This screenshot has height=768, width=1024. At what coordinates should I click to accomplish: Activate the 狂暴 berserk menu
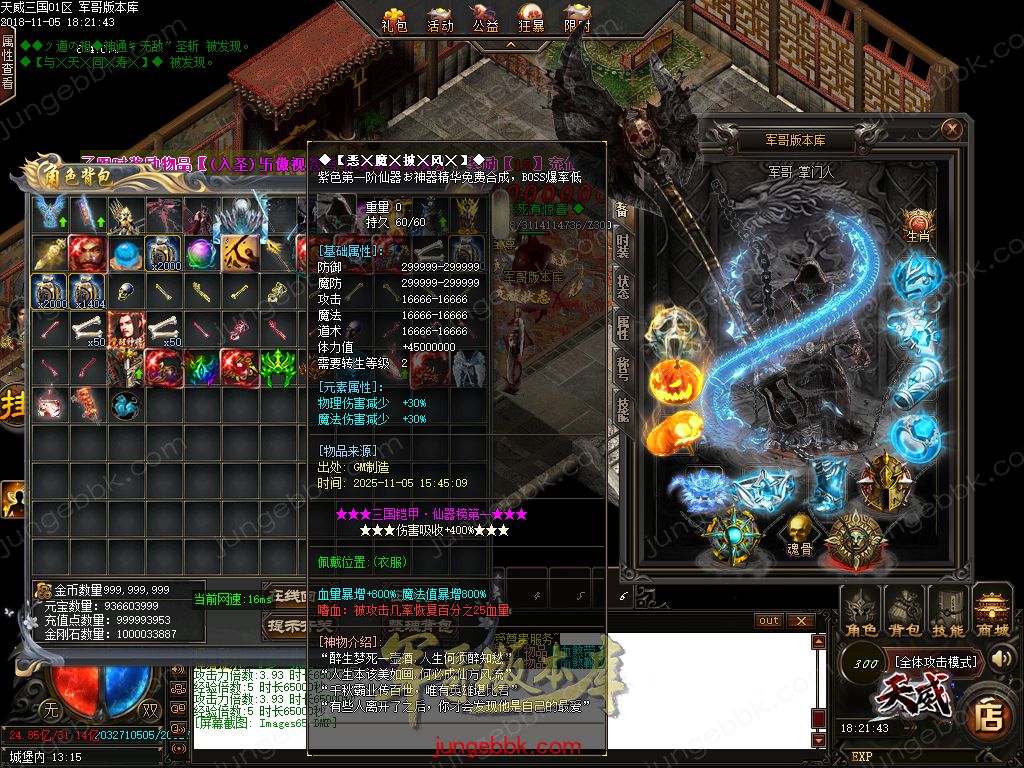(531, 19)
